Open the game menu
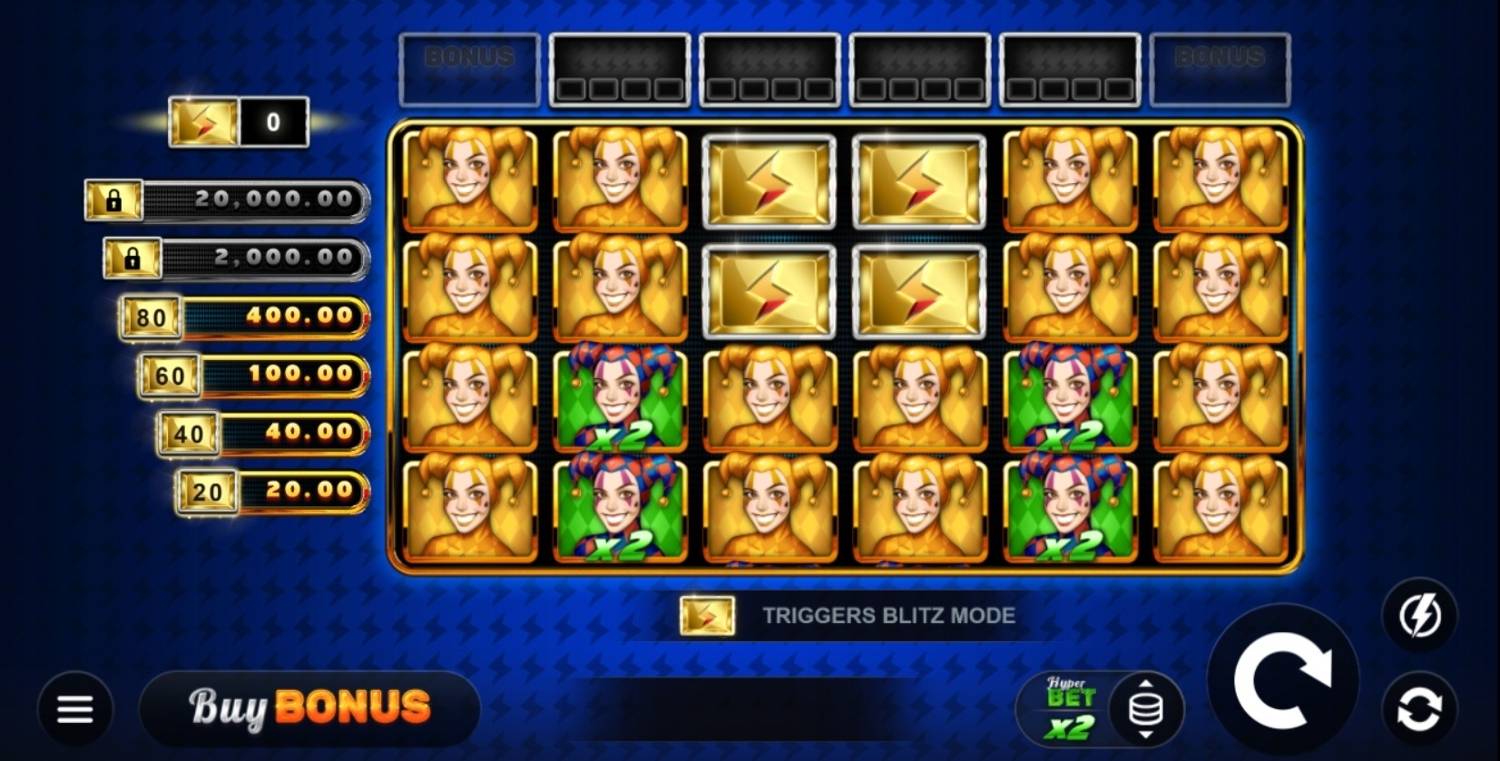 [x=75, y=707]
